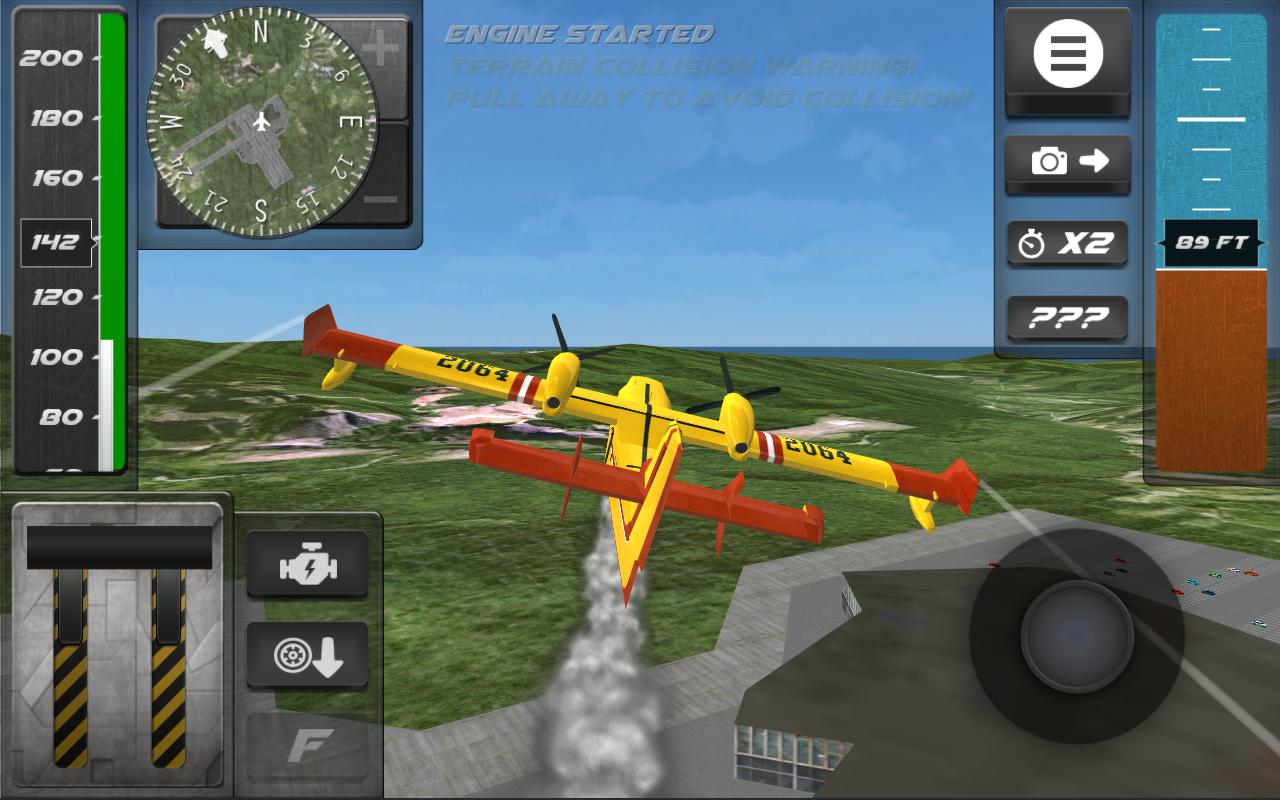The image size is (1280, 800).
Task: Toggle the X2 time speed button
Action: pyautogui.click(x=1067, y=243)
